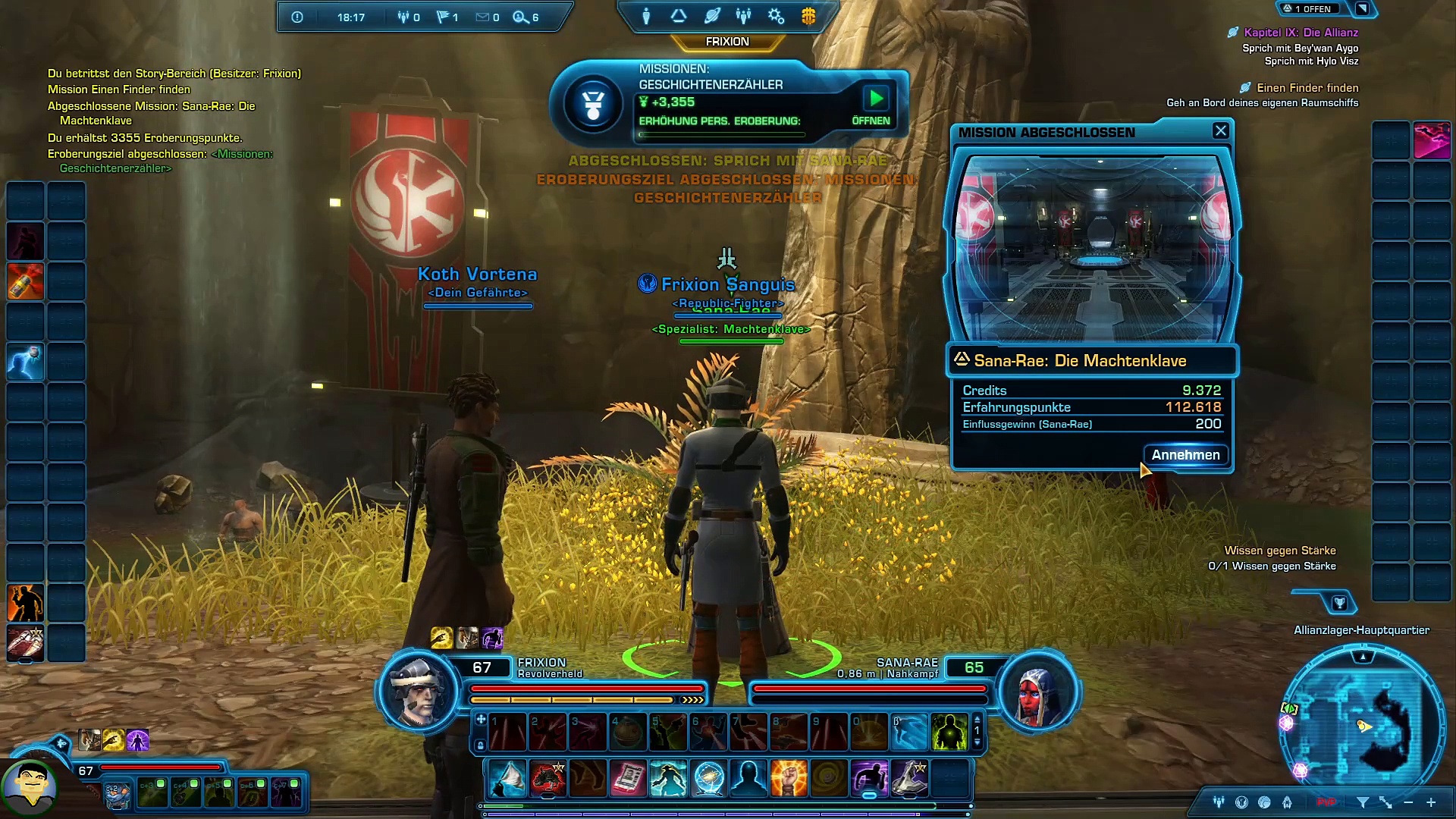The width and height of the screenshot is (1456, 819).
Task: Open the Cartel Market gold coin icon
Action: point(808,16)
